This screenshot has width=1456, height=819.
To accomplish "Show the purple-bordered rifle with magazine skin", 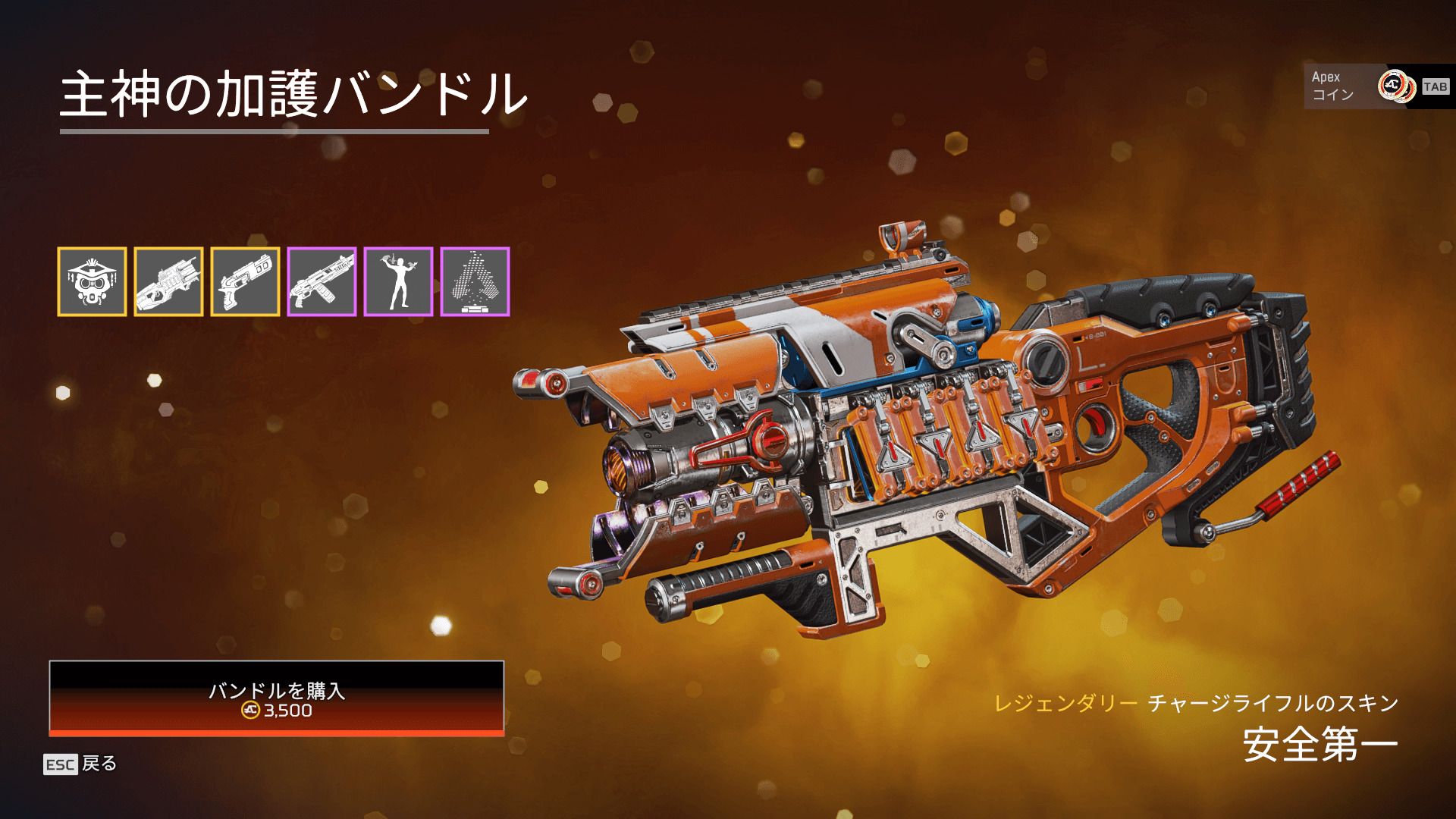I will (x=322, y=281).
